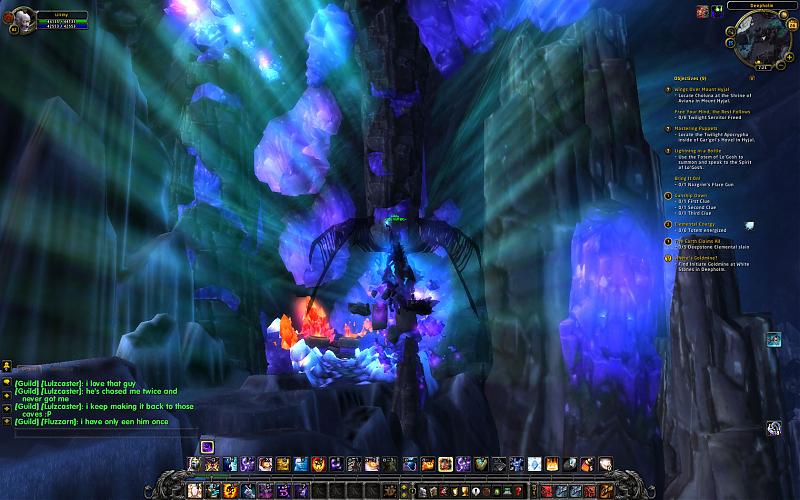800x500 pixels.
Task: Select the Lightning in a Bottle quest
Action: pos(707,151)
